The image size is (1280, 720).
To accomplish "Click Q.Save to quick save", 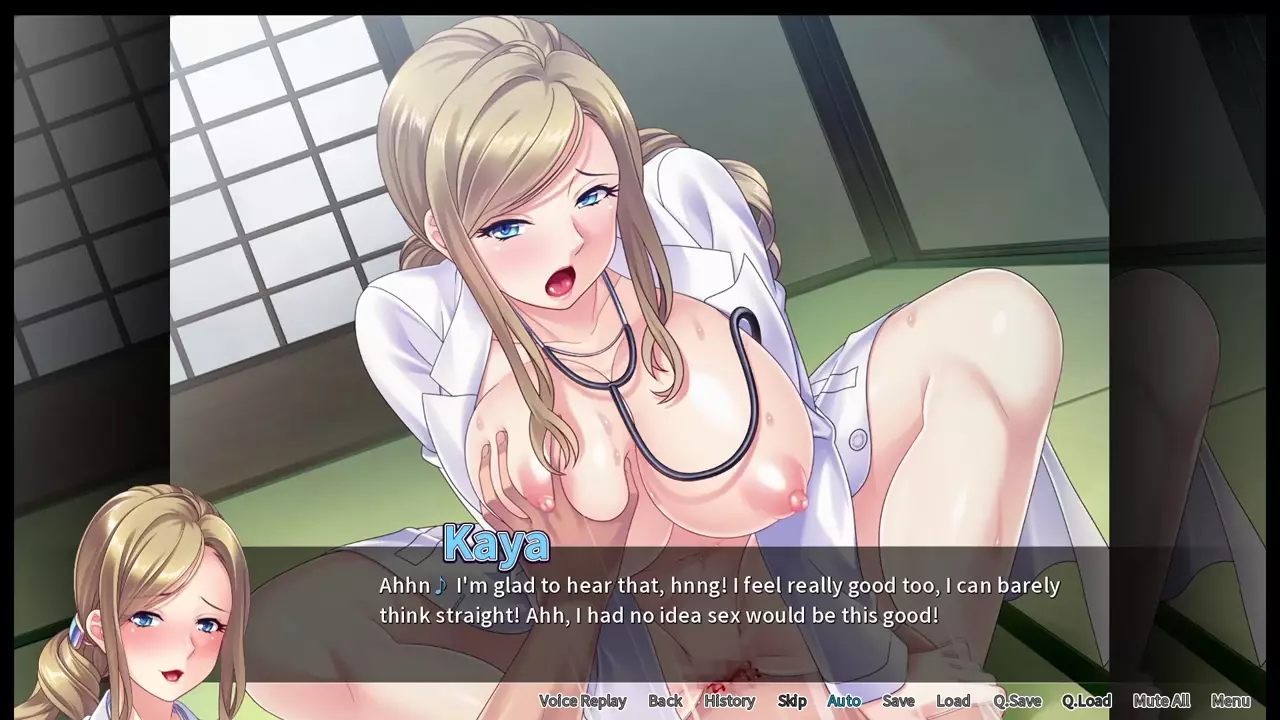I will coord(1017,701).
